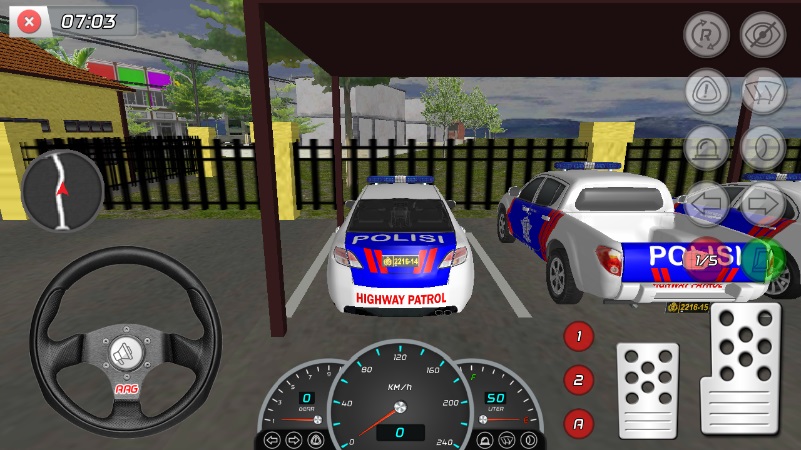Activate the windshield wiper button
The image size is (801, 450).
pos(762,91)
